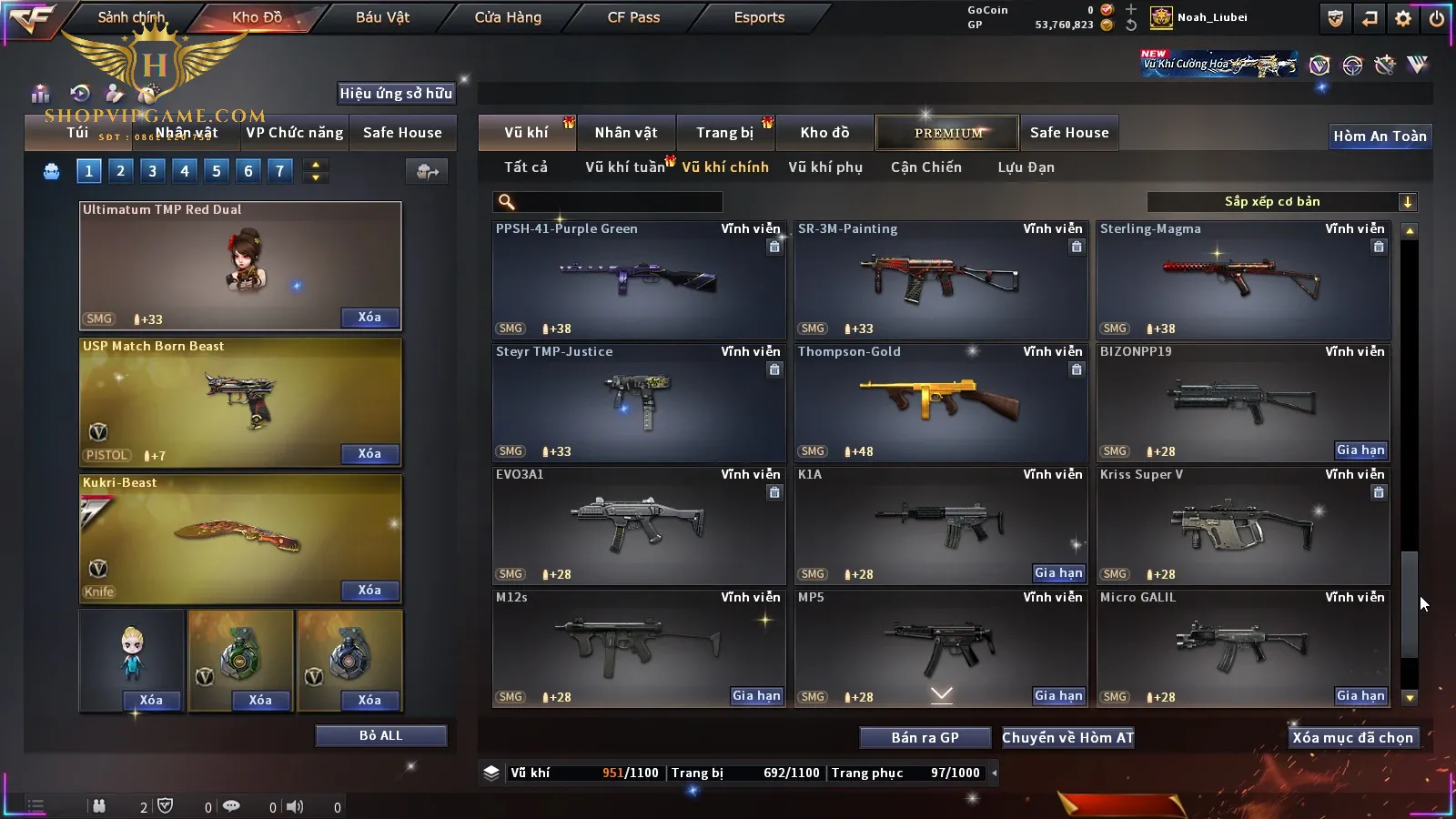The image size is (1456, 819).
Task: Extend the BIZONPP19 with Gia hạn
Action: pos(1360,450)
